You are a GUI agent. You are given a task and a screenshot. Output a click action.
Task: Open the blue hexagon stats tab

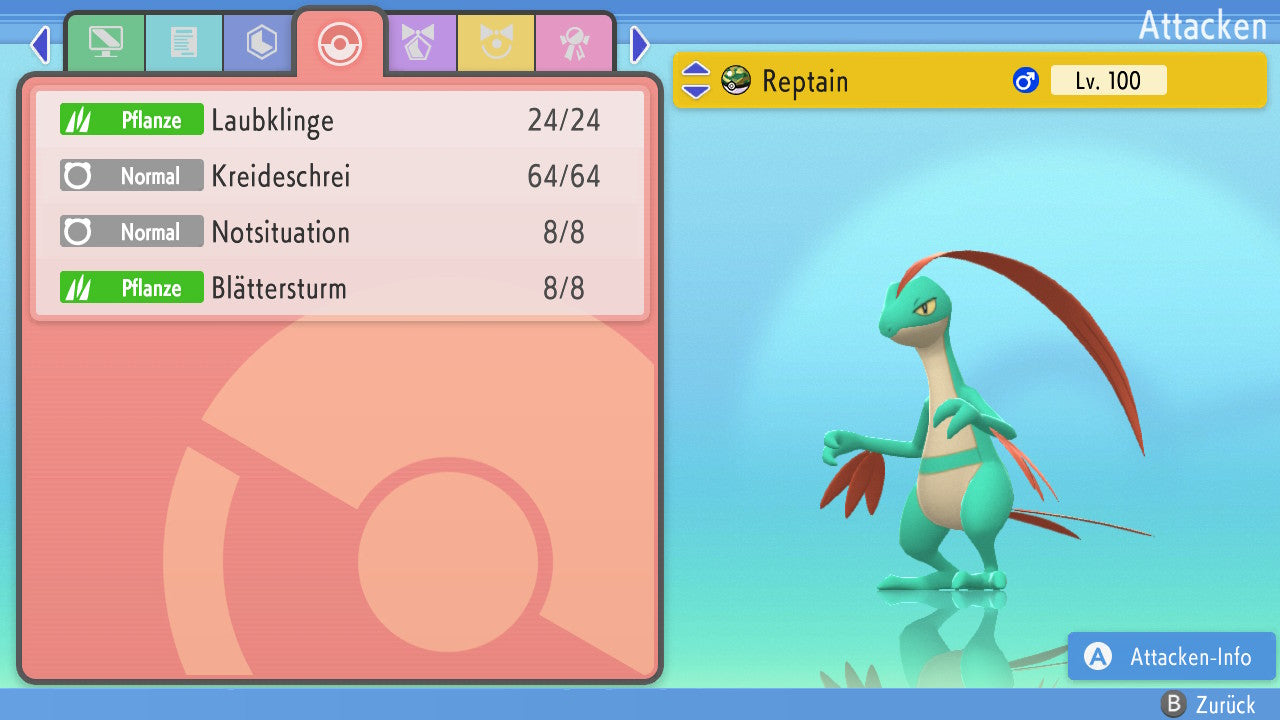point(261,43)
